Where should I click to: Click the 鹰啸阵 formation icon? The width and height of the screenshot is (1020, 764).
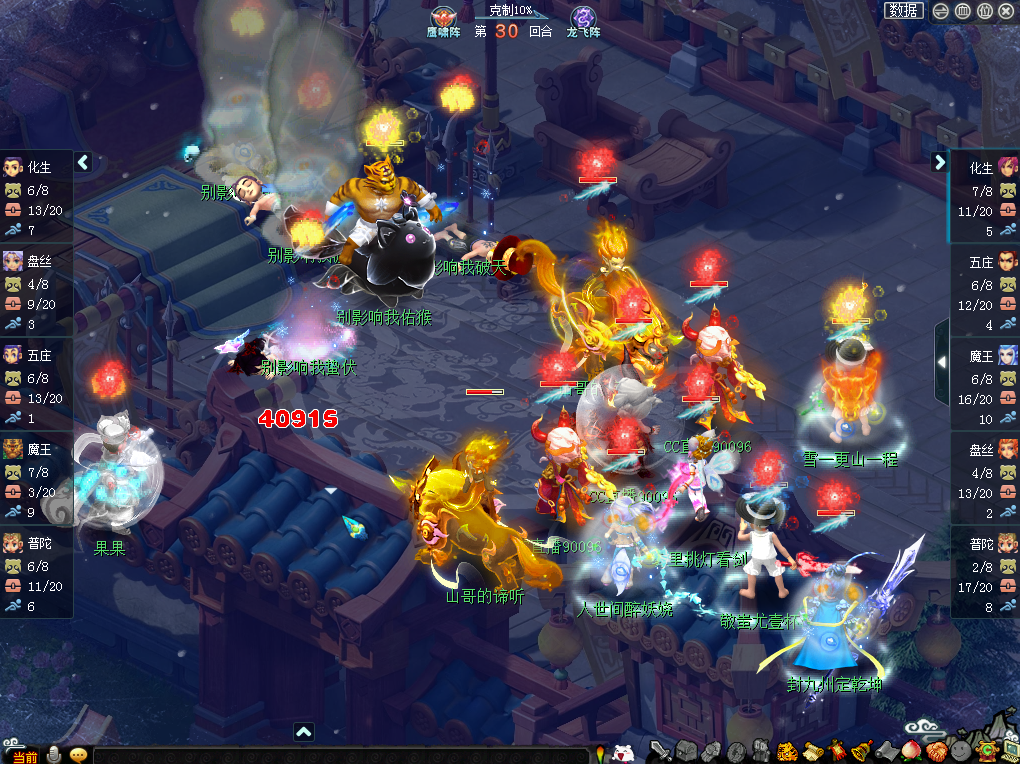tap(444, 19)
